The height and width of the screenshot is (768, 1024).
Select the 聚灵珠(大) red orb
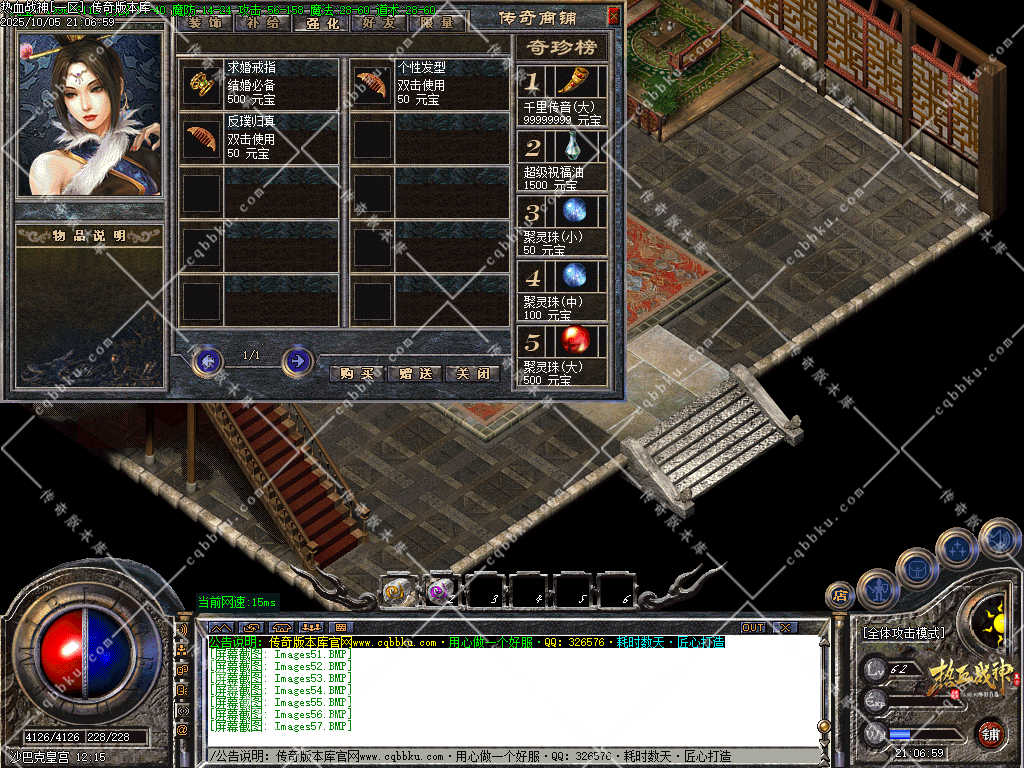coord(574,340)
